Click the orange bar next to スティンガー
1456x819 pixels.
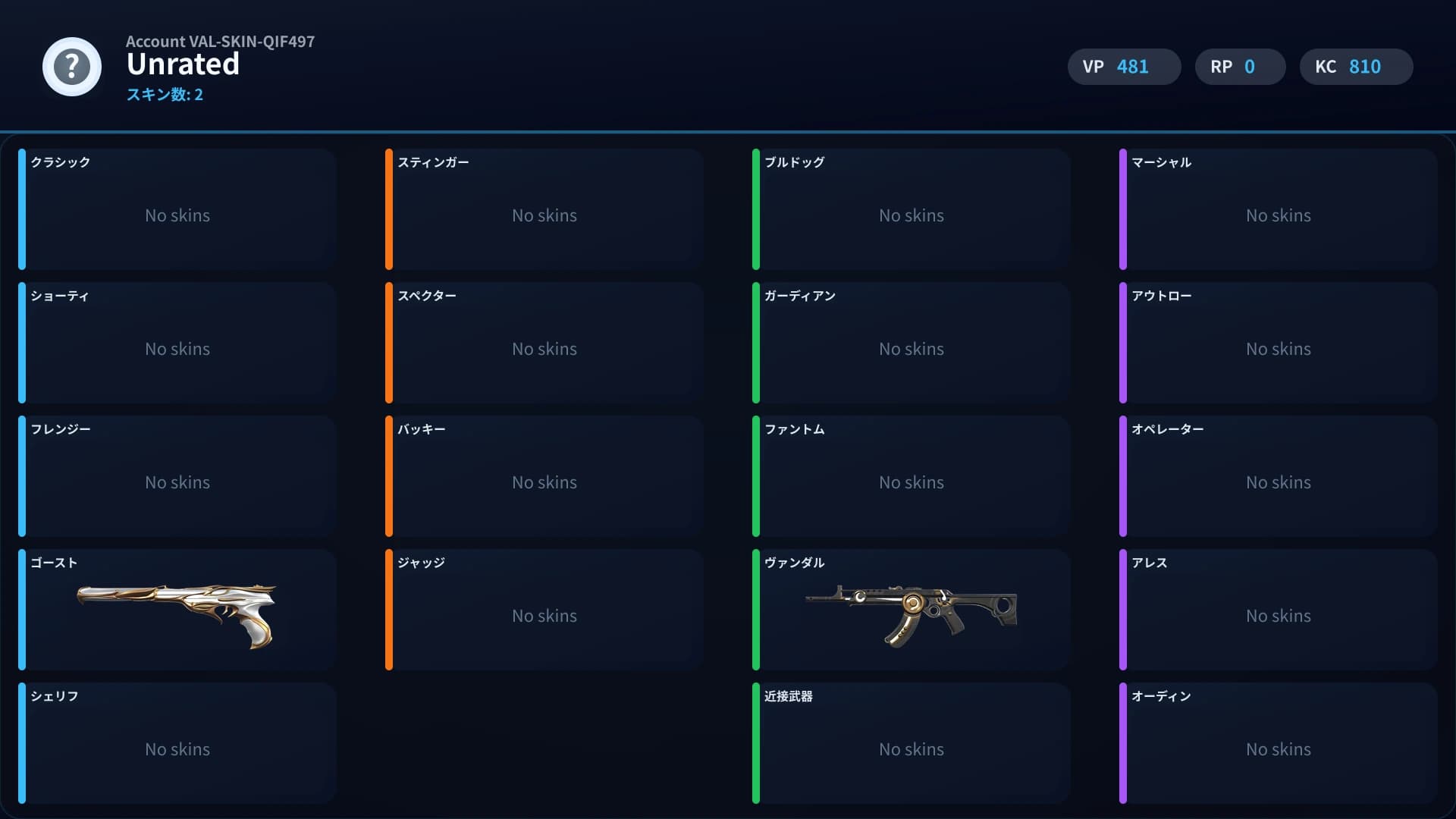390,210
